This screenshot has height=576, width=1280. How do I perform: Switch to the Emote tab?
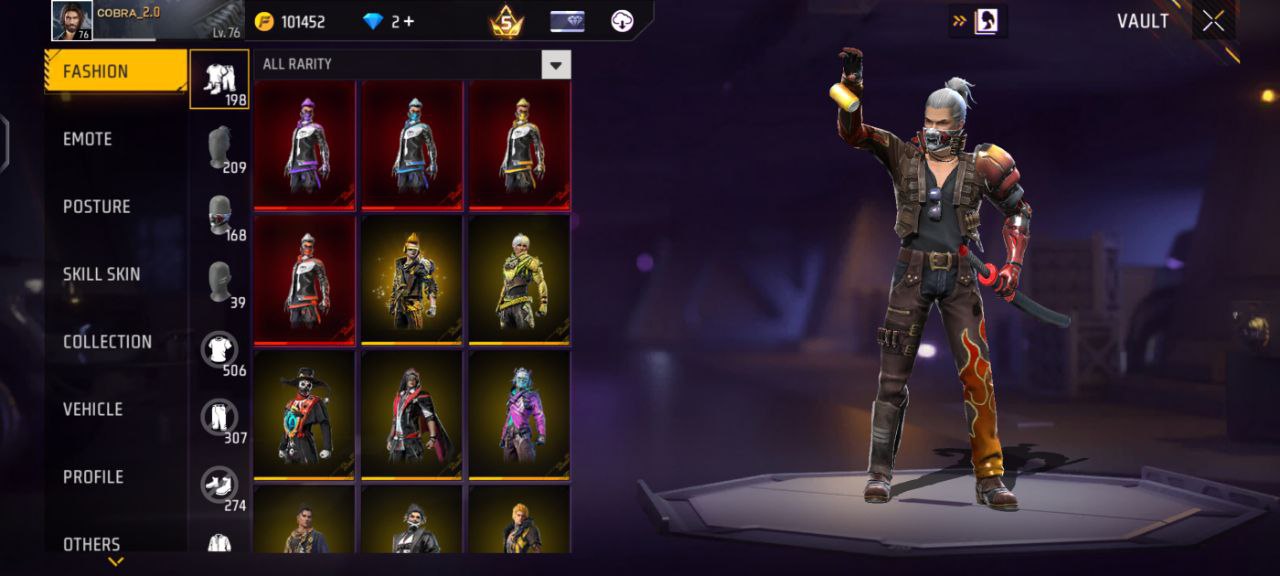88,139
